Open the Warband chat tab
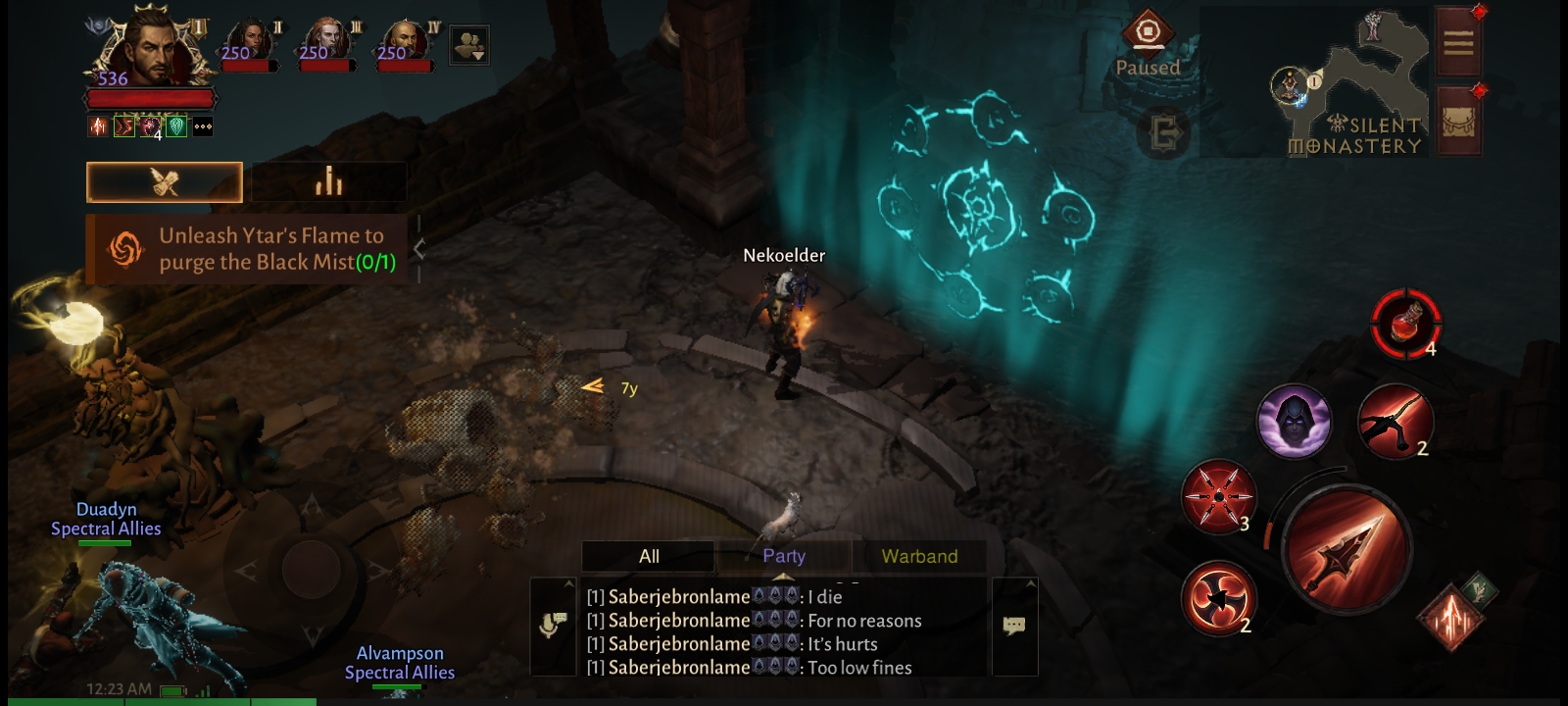Image resolution: width=1568 pixels, height=706 pixels. pos(919,556)
